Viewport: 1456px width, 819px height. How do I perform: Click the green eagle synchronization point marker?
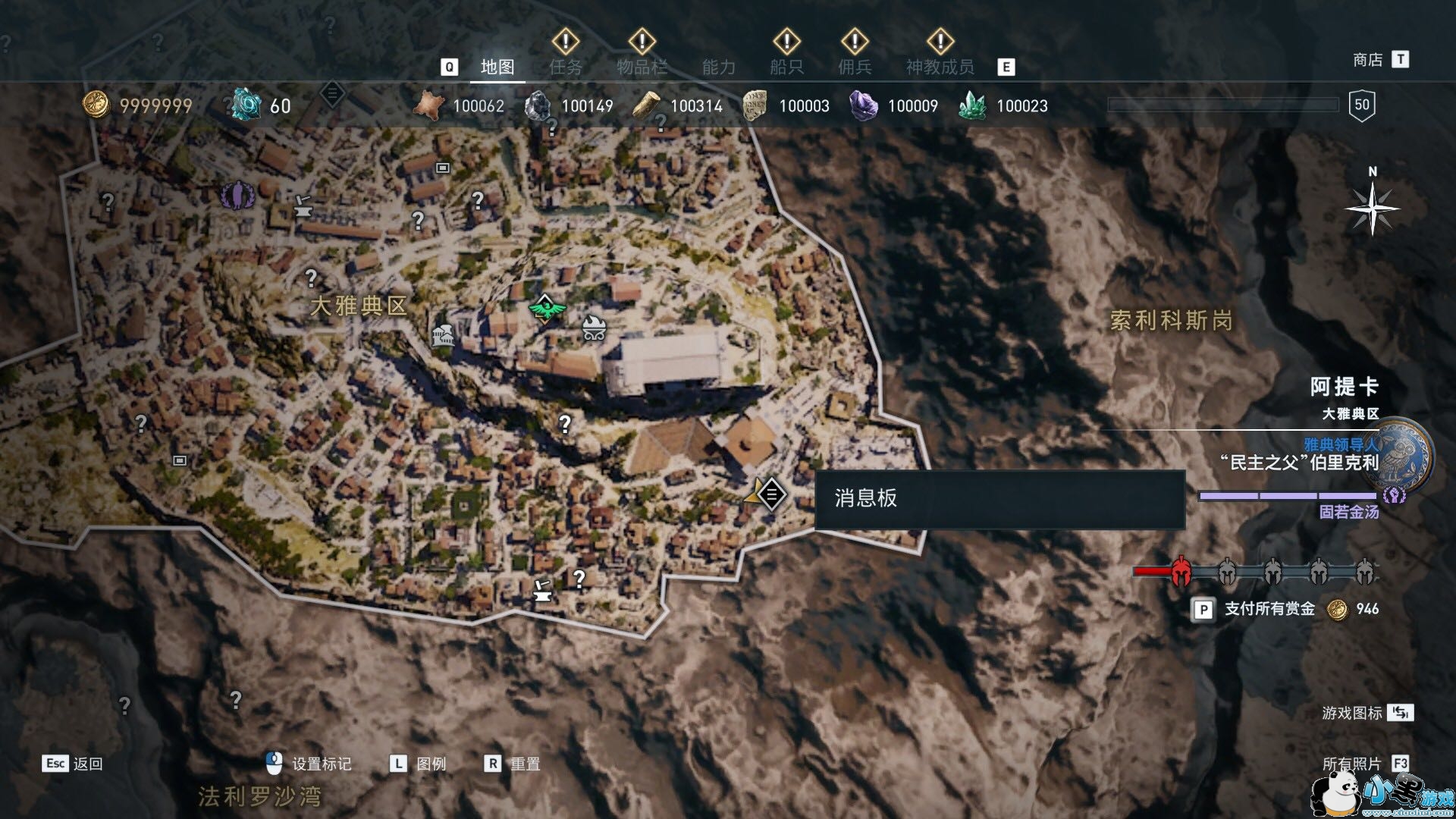click(544, 309)
